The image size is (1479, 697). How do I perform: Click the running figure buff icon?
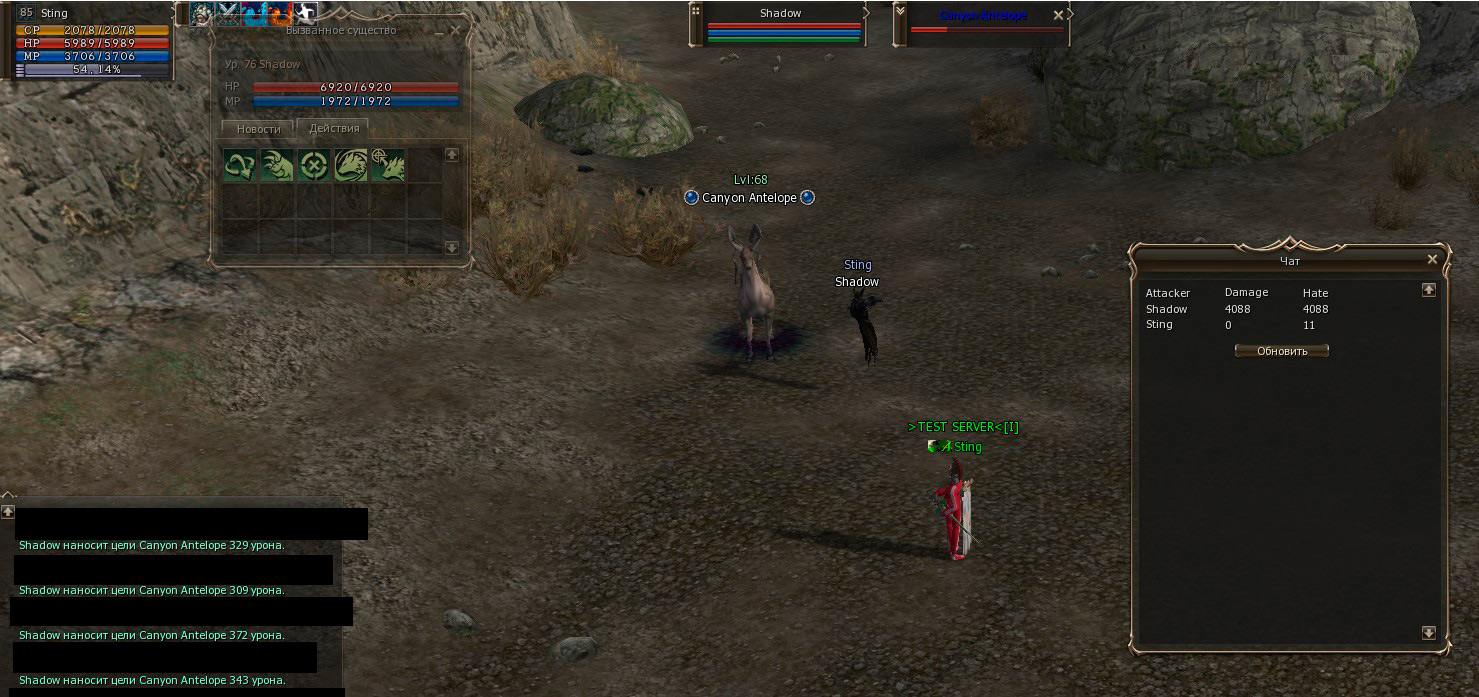point(306,14)
